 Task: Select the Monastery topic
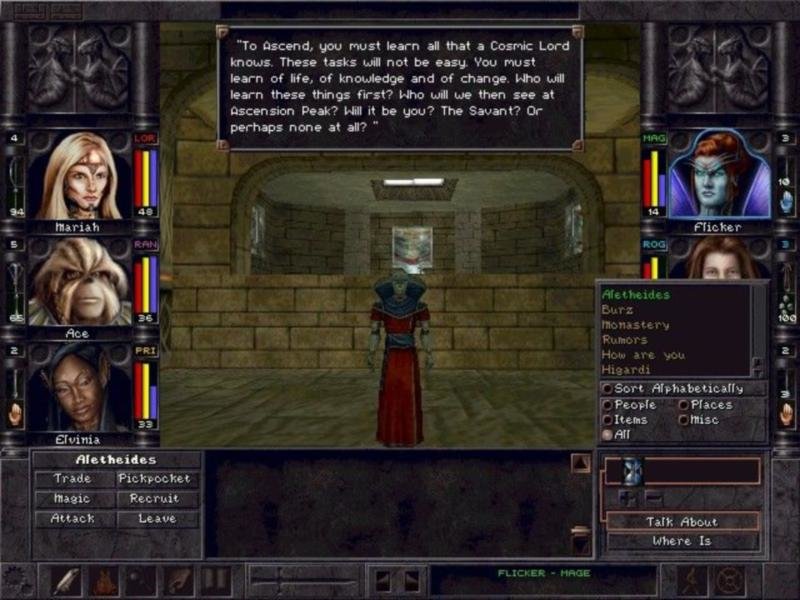pos(636,325)
